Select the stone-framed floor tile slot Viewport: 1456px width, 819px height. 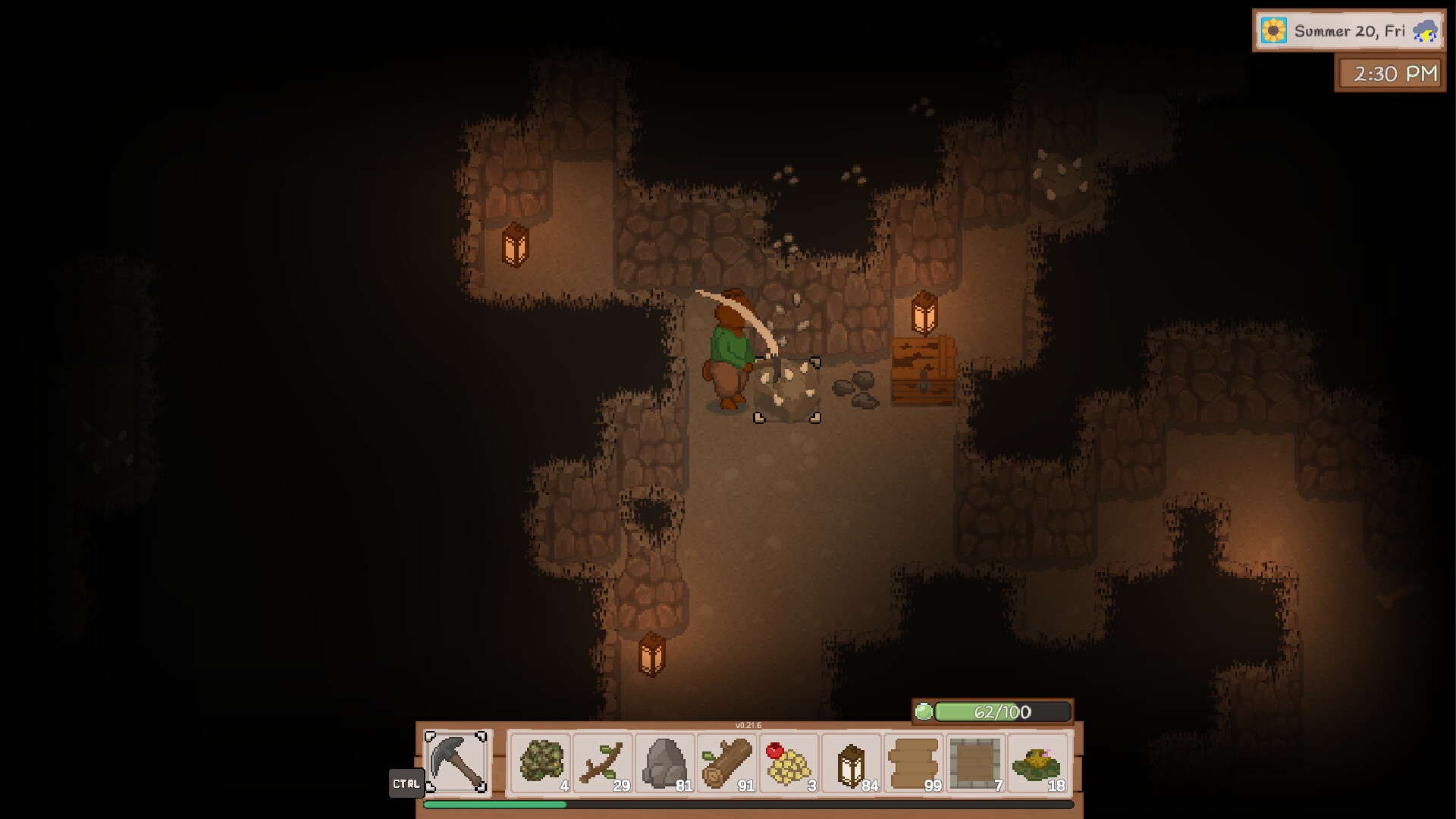[x=976, y=763]
